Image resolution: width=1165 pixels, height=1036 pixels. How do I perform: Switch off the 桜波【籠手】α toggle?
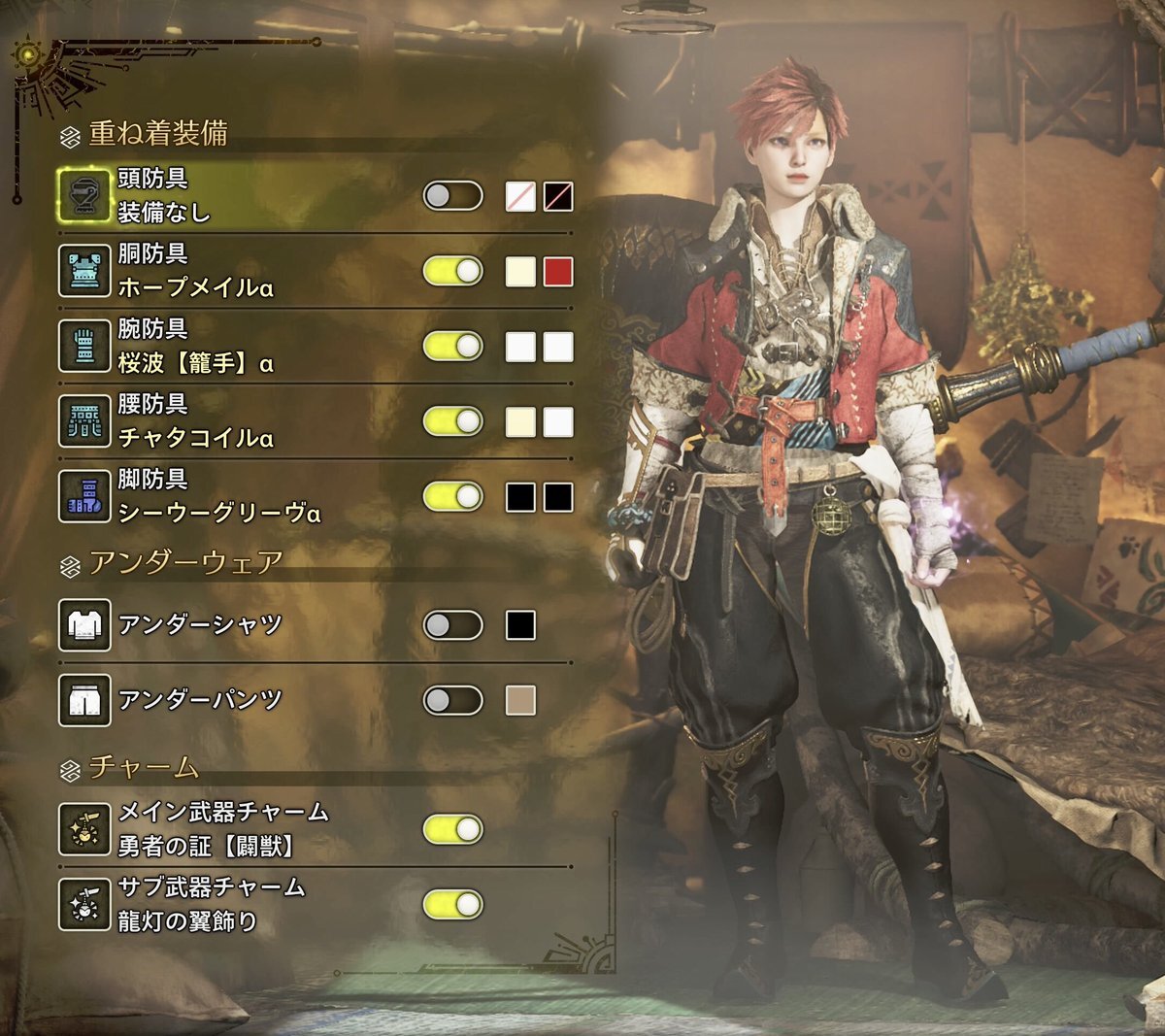[452, 347]
